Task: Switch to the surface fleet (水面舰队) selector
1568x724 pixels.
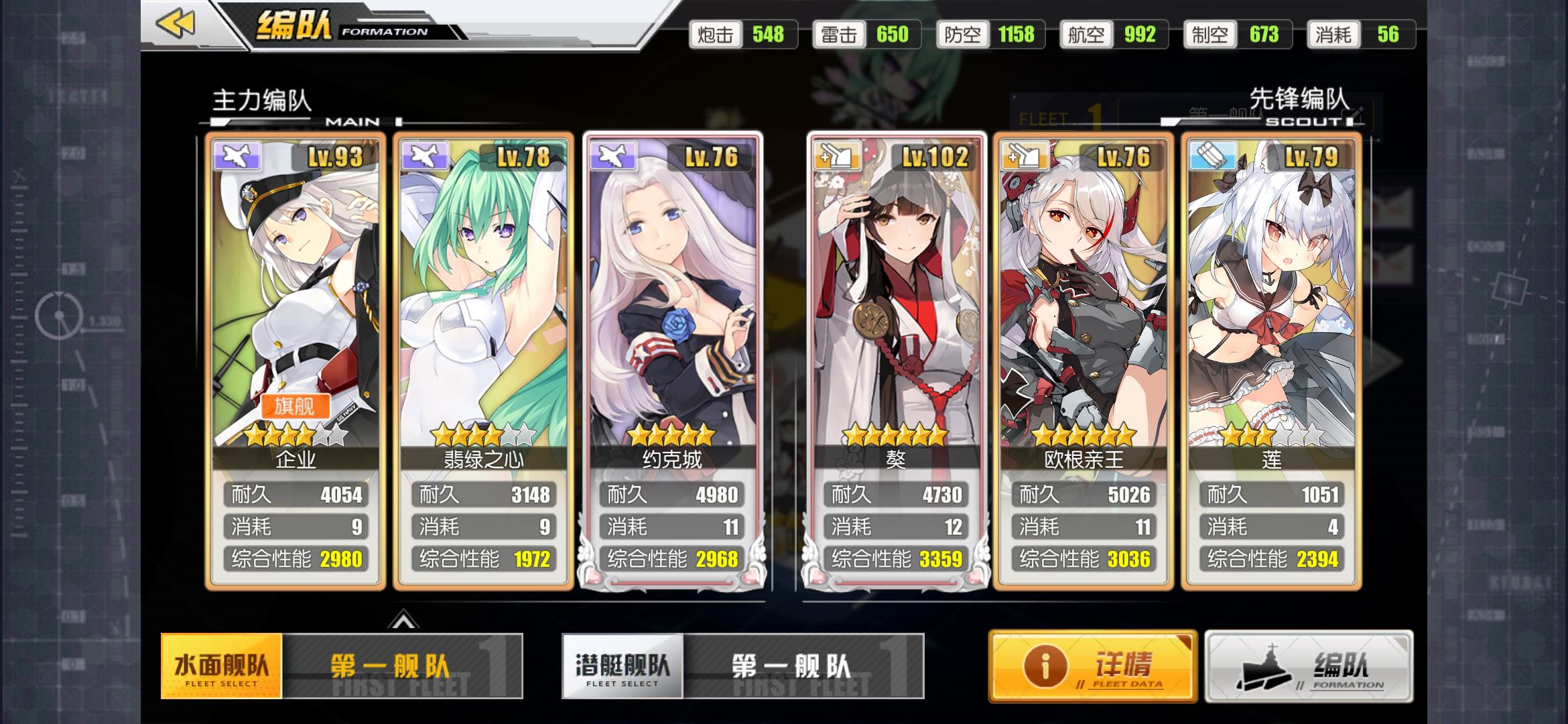Action: pos(221,666)
